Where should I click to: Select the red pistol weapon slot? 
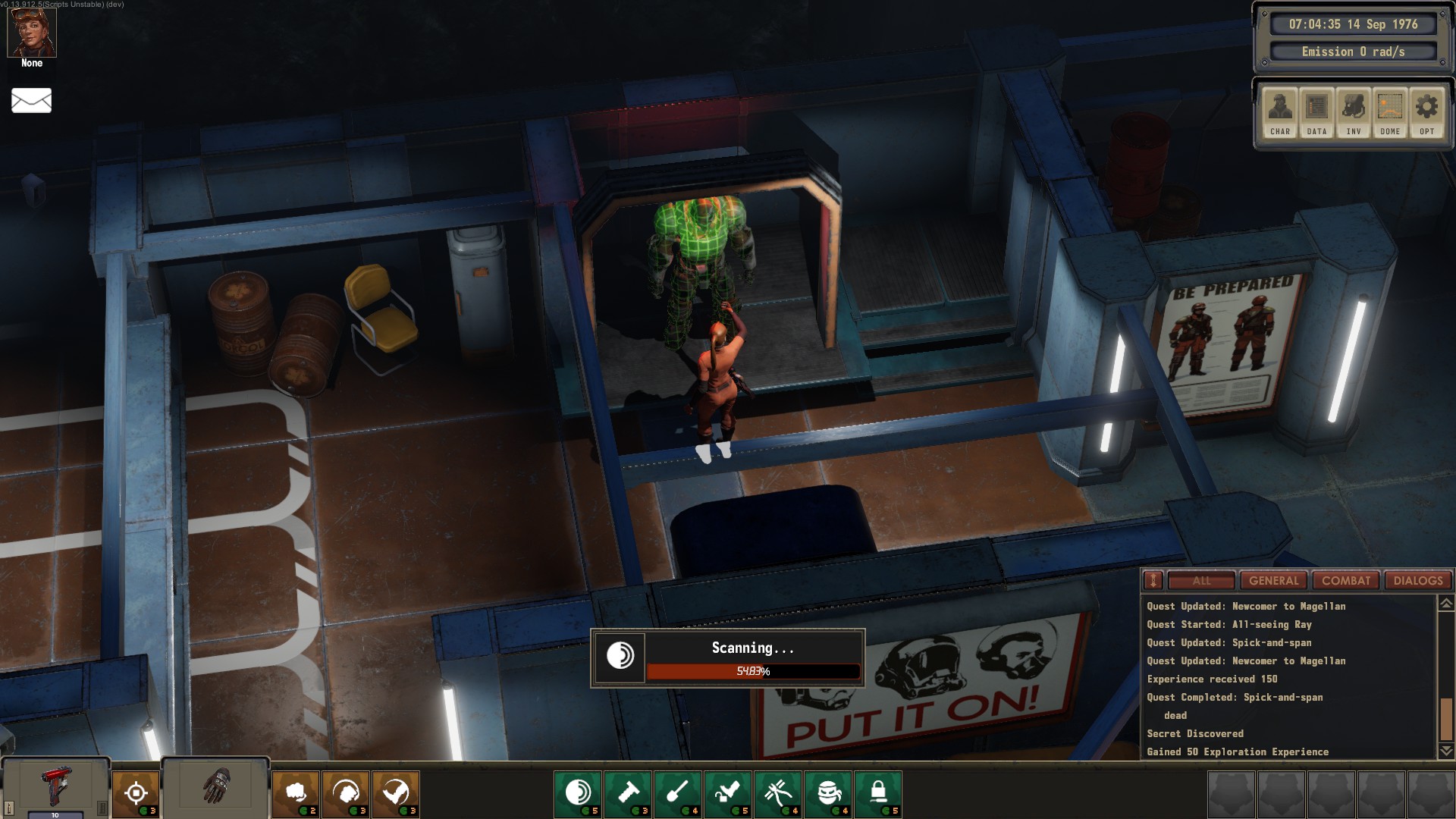pyautogui.click(x=56, y=787)
